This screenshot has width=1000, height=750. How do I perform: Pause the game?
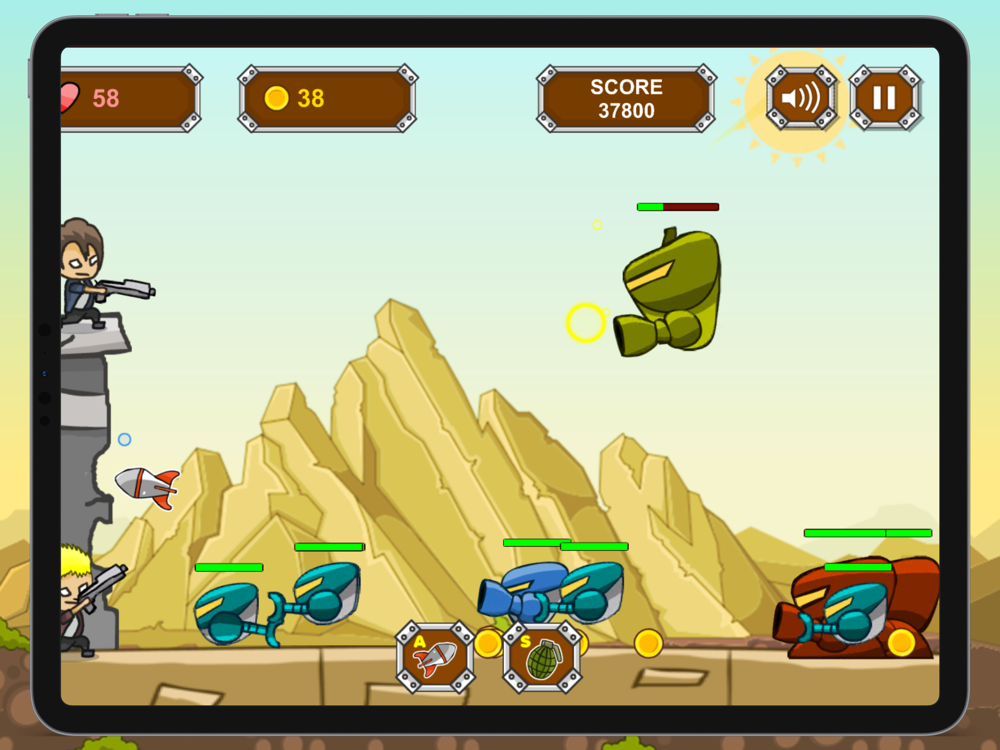[x=885, y=98]
